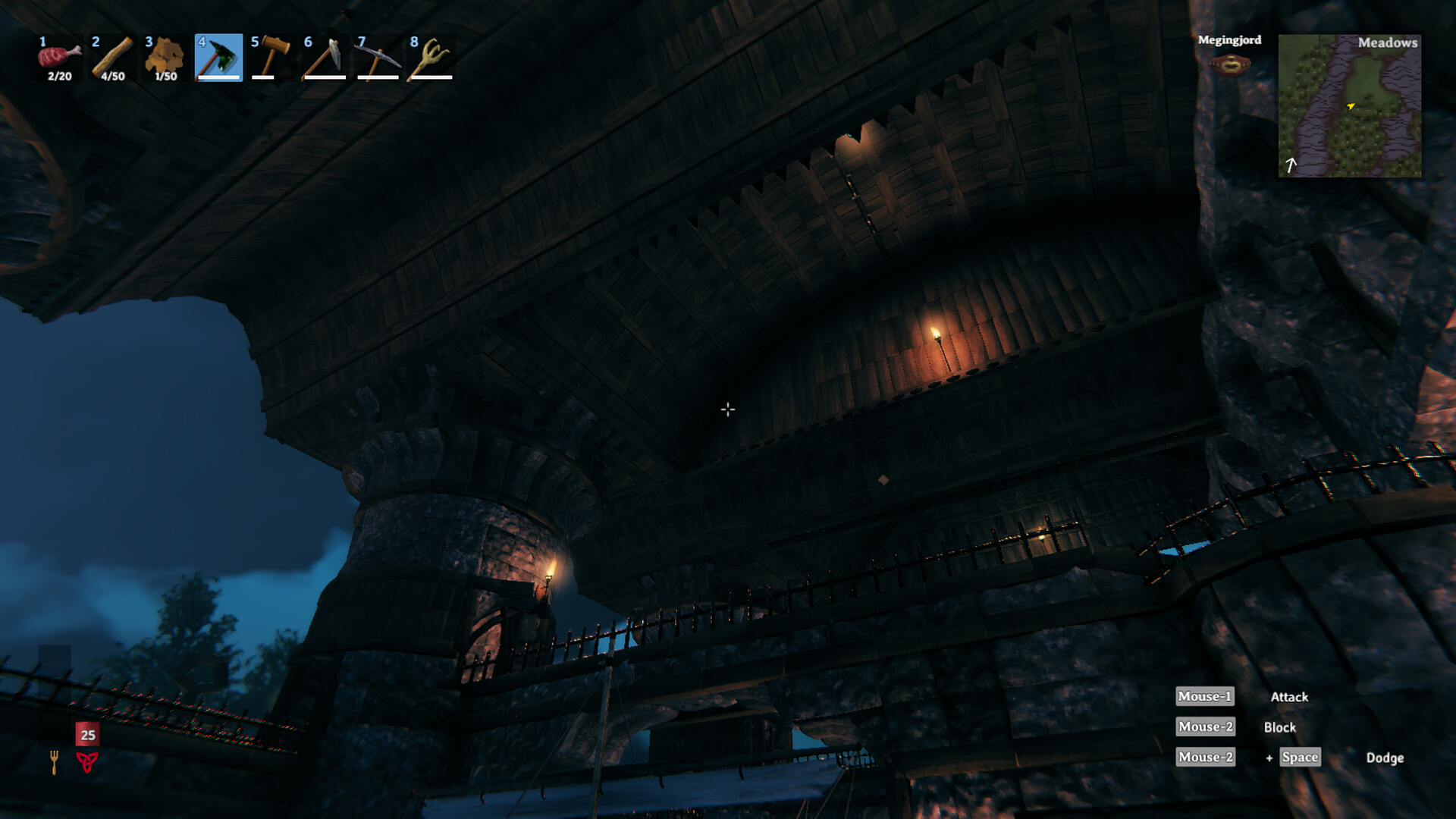Click the Meadows biome label

click(x=1388, y=43)
